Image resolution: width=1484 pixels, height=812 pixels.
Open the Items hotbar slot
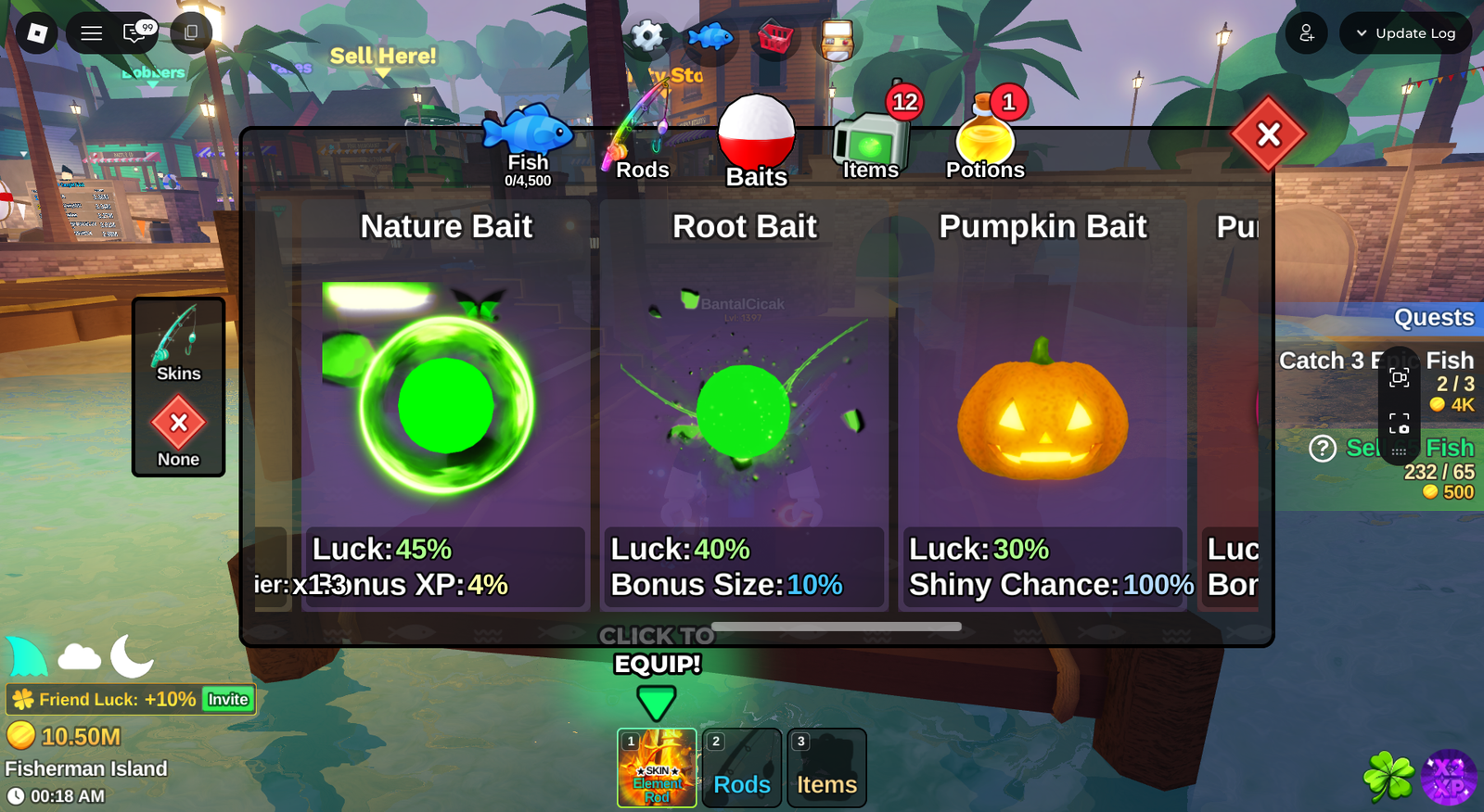pos(826,768)
